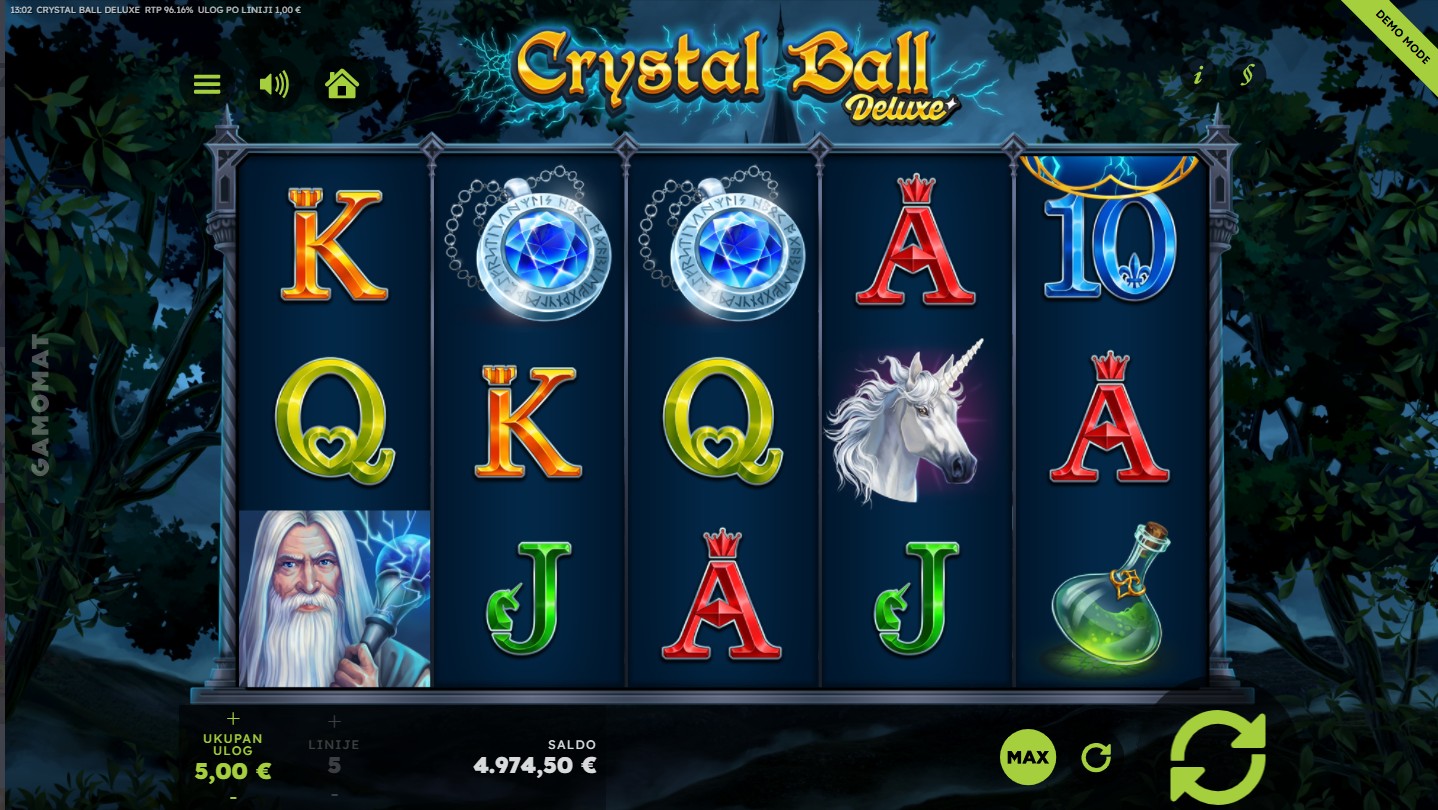The image size is (1438, 810).
Task: Open the game info 'i' button
Action: (x=1198, y=76)
